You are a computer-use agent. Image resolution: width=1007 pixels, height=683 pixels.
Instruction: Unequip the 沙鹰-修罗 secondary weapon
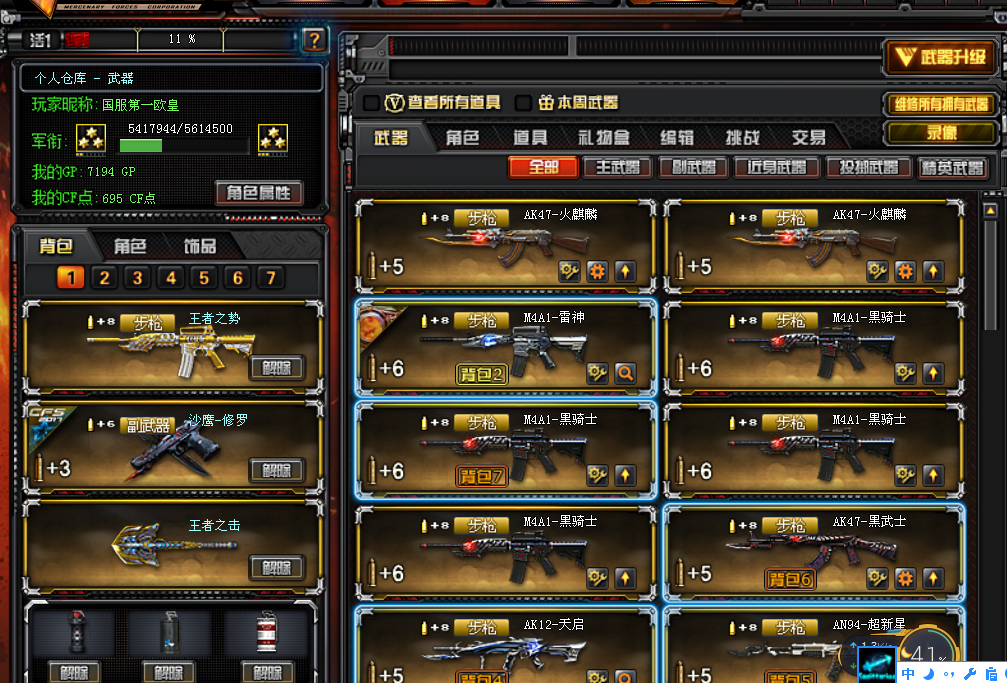click(276, 470)
